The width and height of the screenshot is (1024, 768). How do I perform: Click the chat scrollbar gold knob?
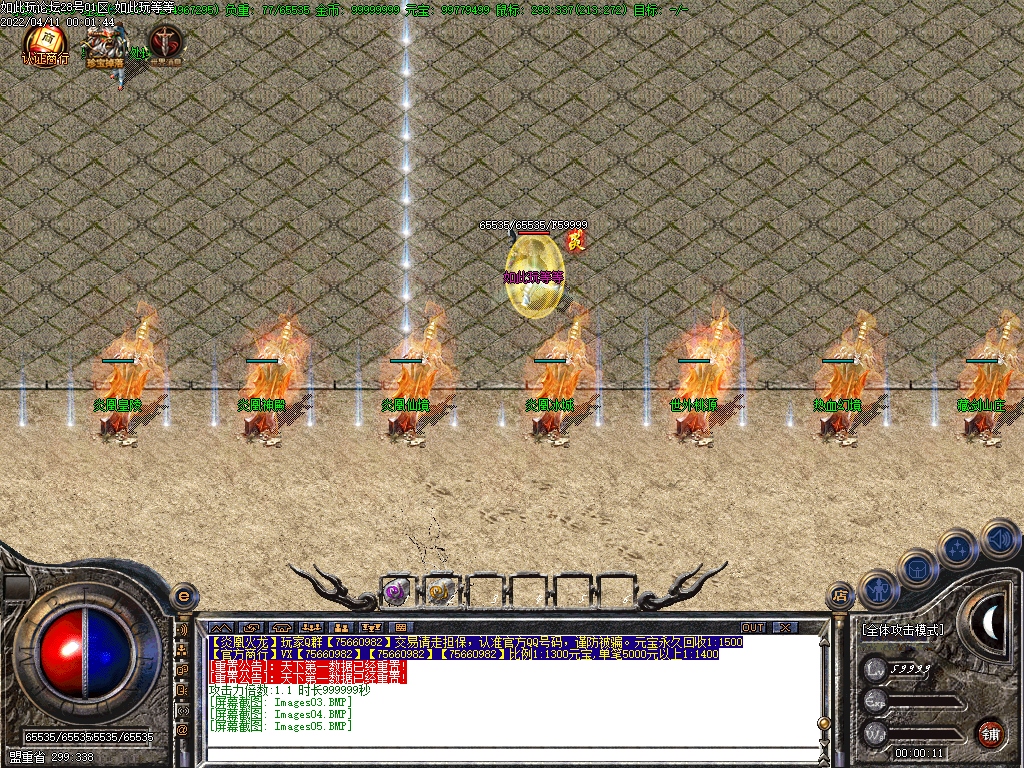pyautogui.click(x=823, y=722)
